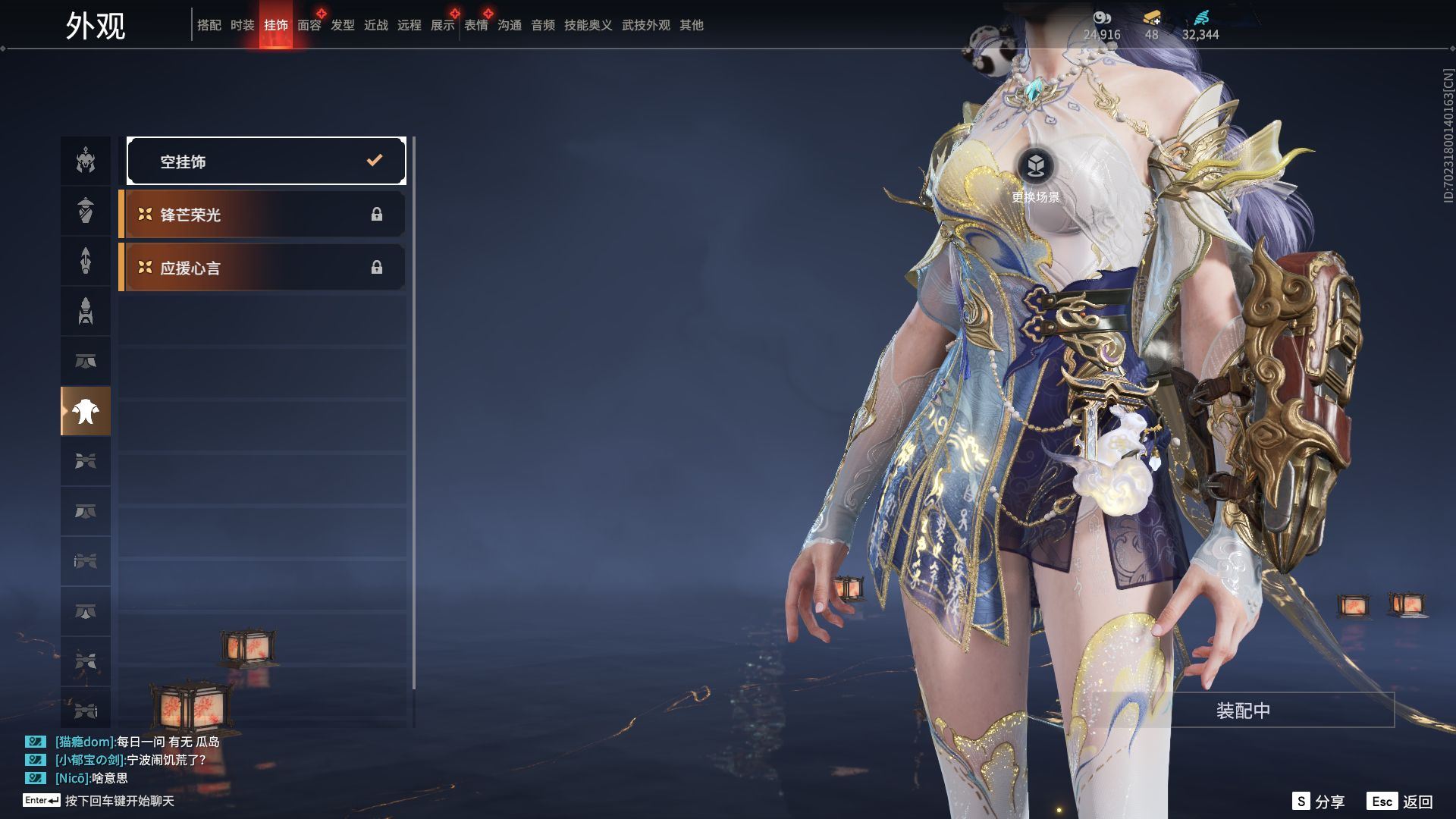Switch to the 远程 tab
Screen dimensions: 1456x819
pyautogui.click(x=409, y=25)
